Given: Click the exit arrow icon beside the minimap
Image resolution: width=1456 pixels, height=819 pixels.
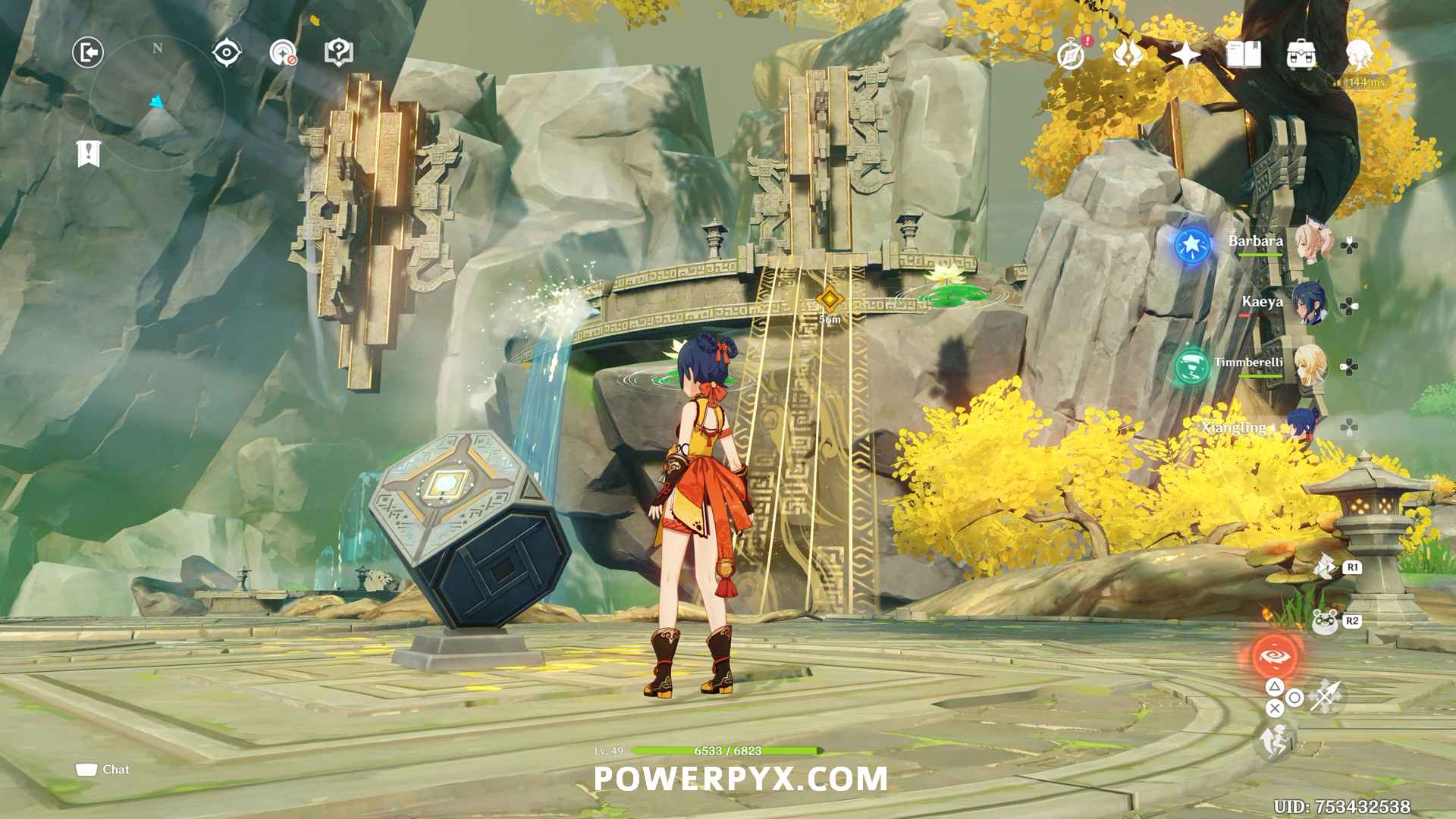Looking at the screenshot, I should click(88, 53).
